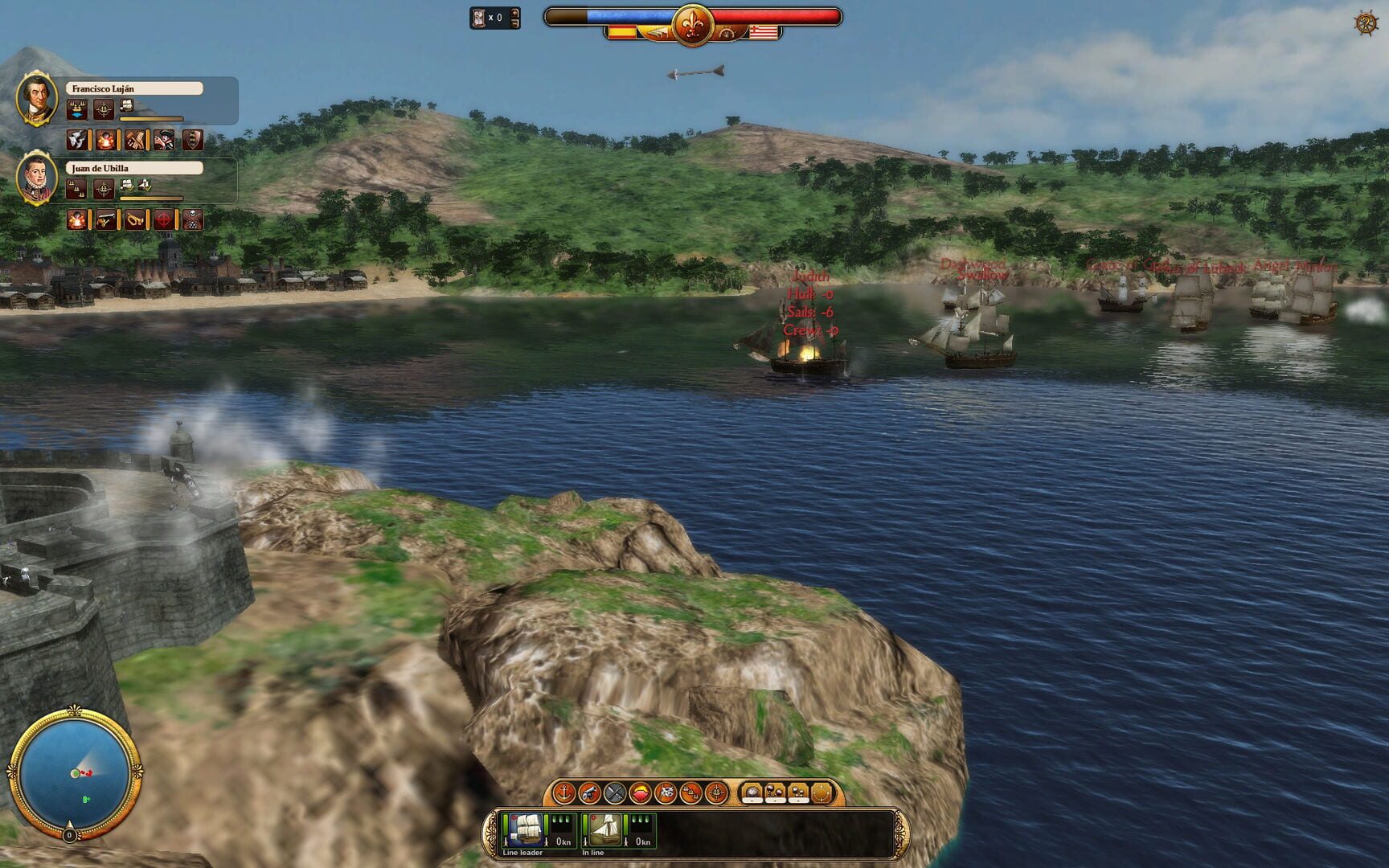Click the fleur-de-lis battle balance bar
1389x868 pixels.
(x=693, y=24)
